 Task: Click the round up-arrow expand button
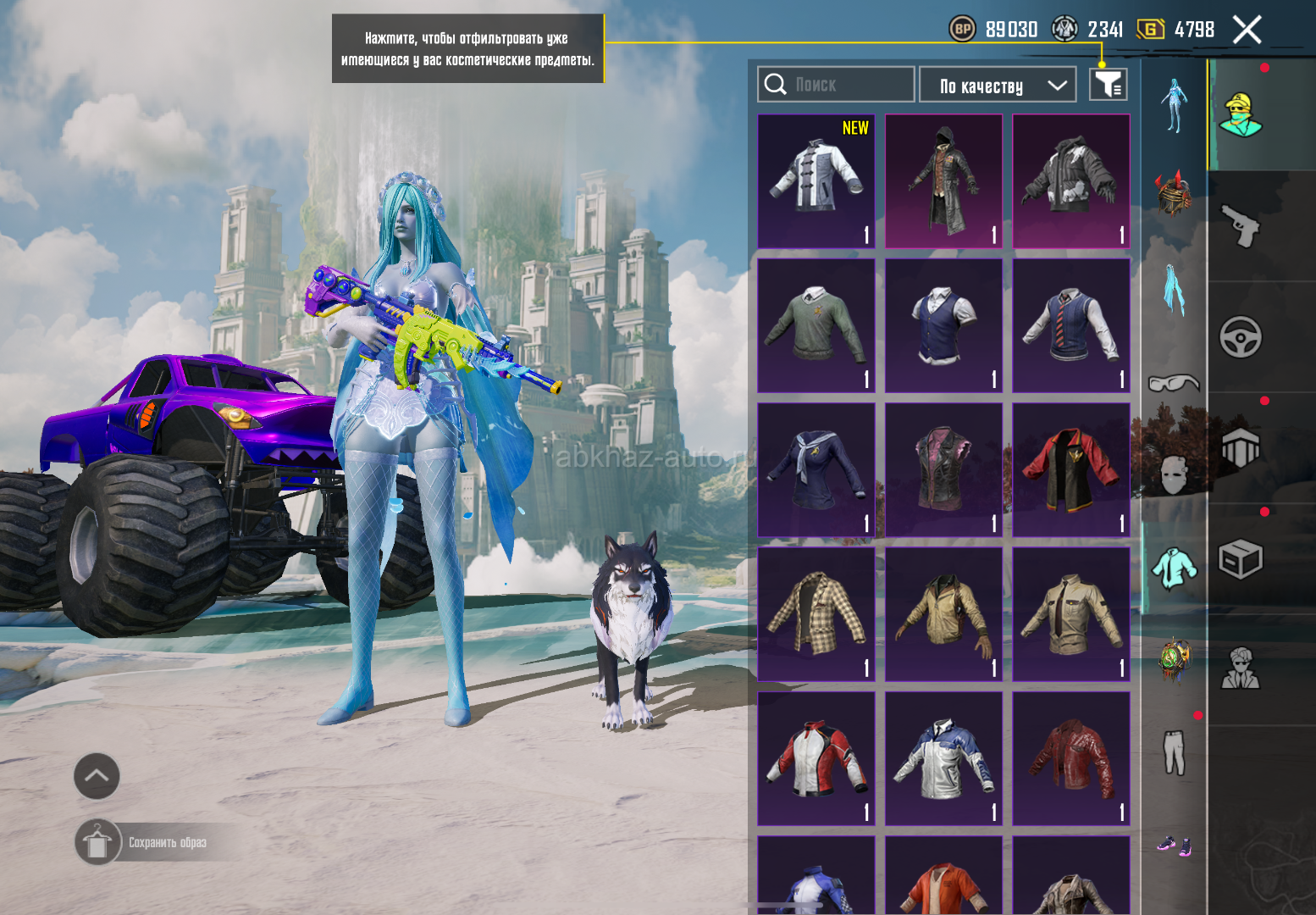click(97, 776)
